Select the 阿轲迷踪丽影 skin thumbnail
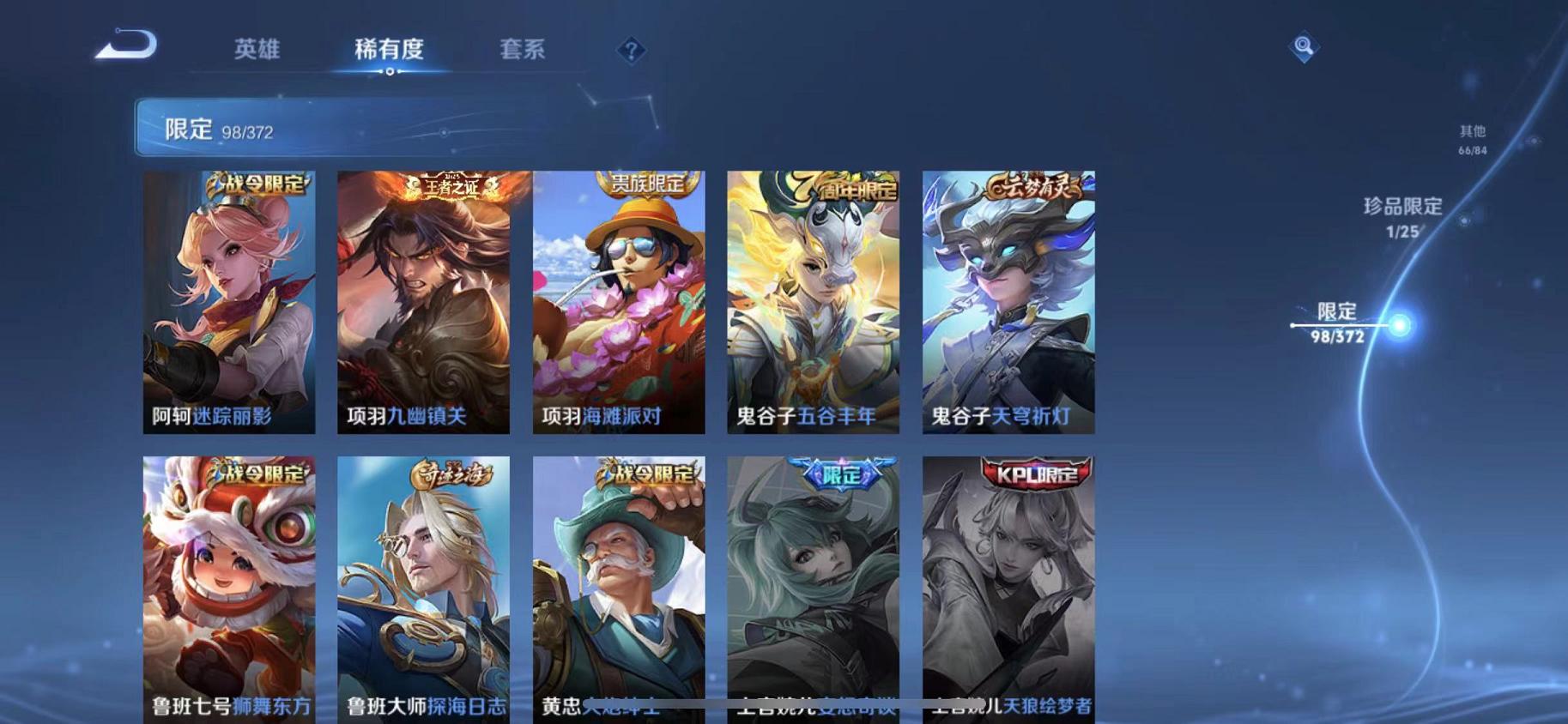This screenshot has height=724, width=1568. point(230,300)
